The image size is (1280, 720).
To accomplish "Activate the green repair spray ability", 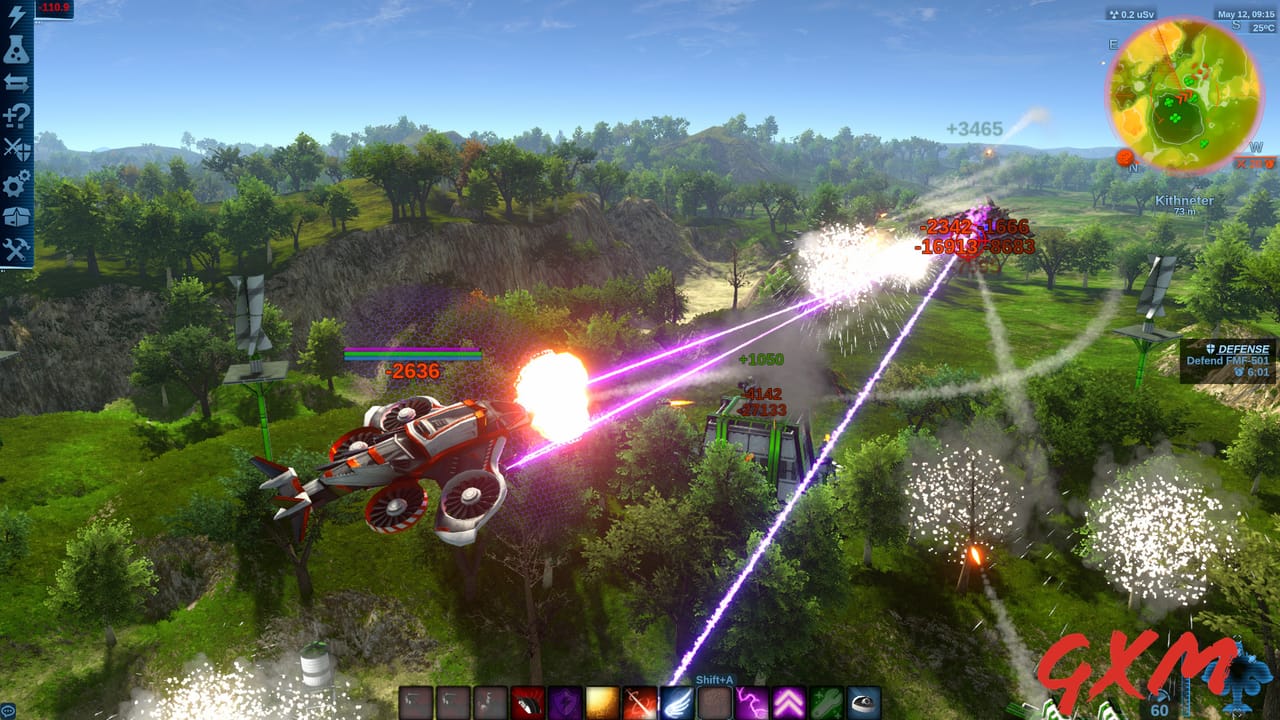I will pos(828,701).
